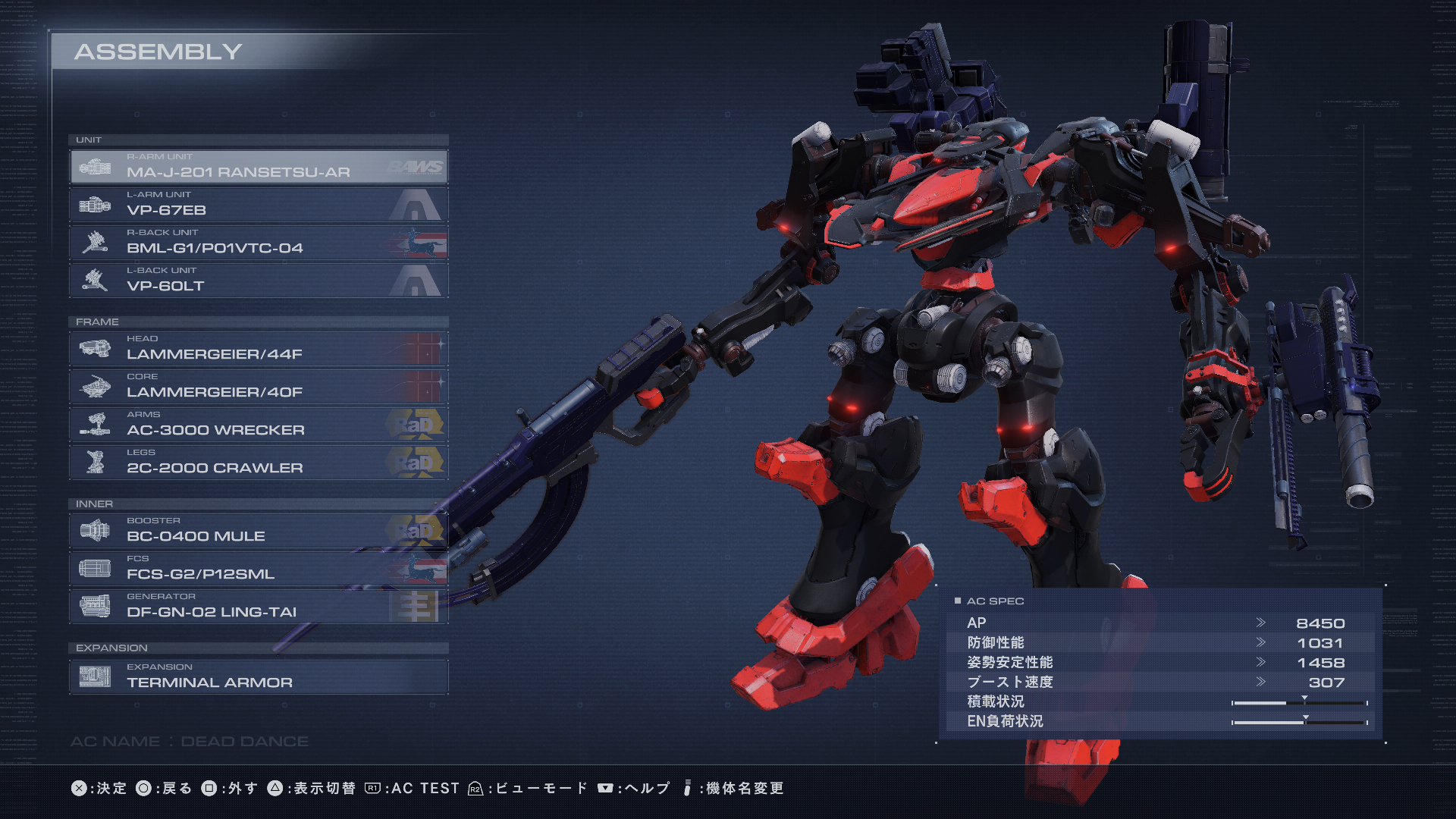Viewport: 1456px width, 819px height.
Task: Open the L-ARM UNIT VP-67EB slot
Action: pyautogui.click(x=258, y=205)
